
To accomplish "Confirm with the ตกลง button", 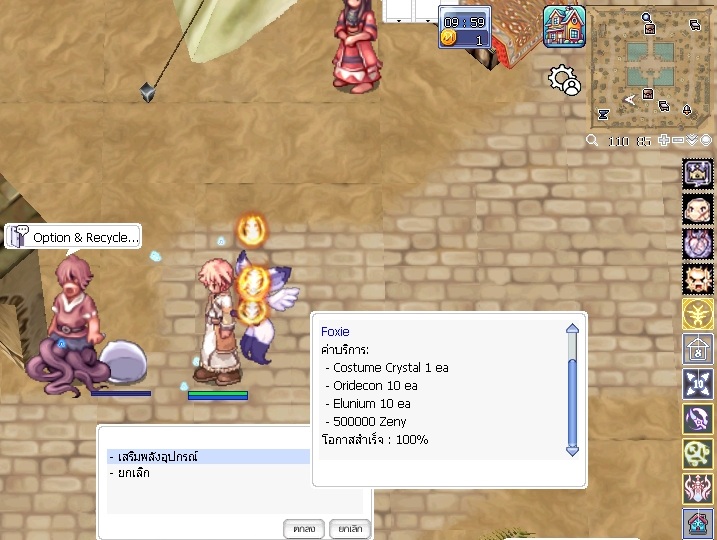I will point(304,527).
